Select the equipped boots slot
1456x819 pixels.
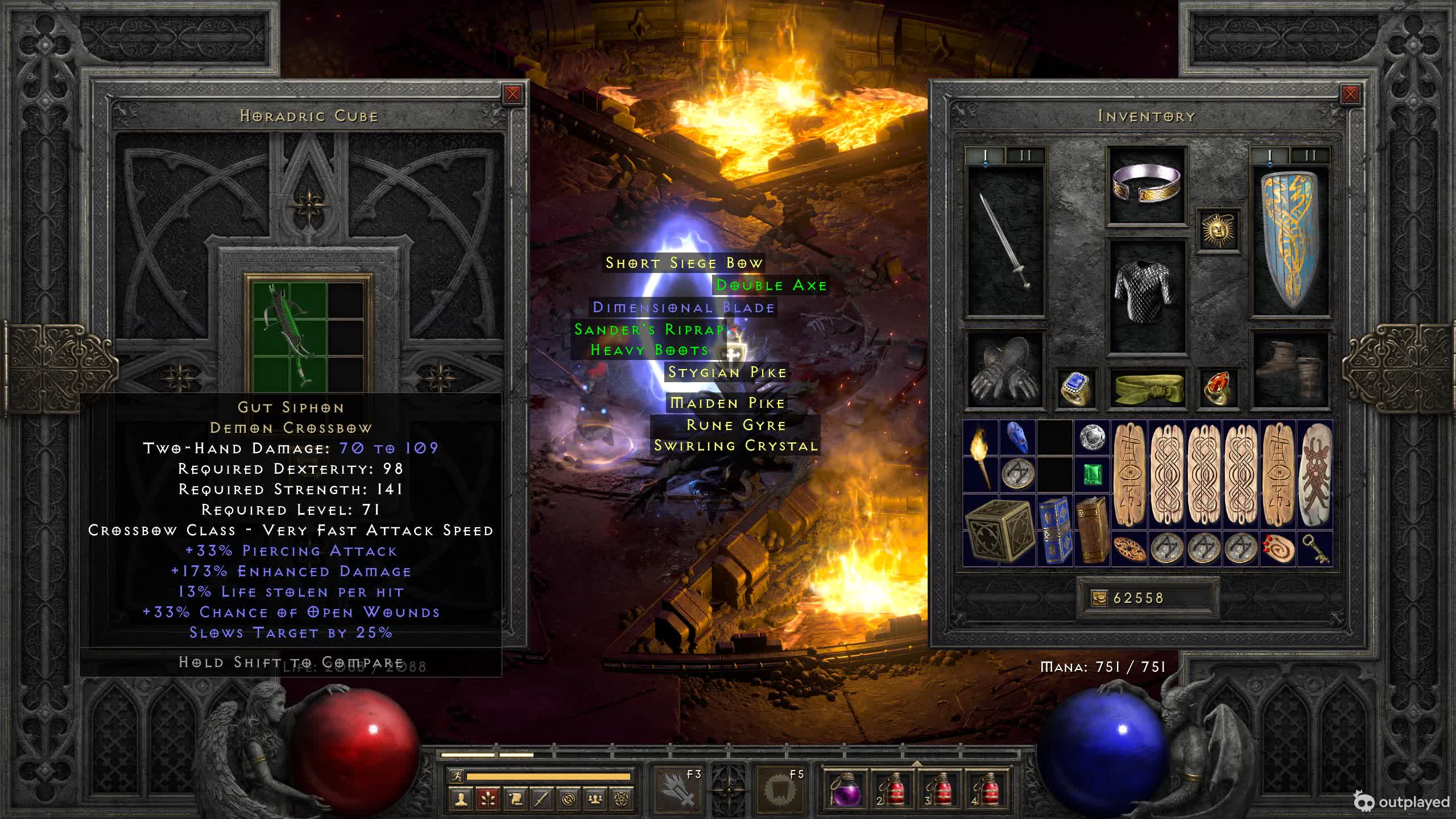(1290, 370)
